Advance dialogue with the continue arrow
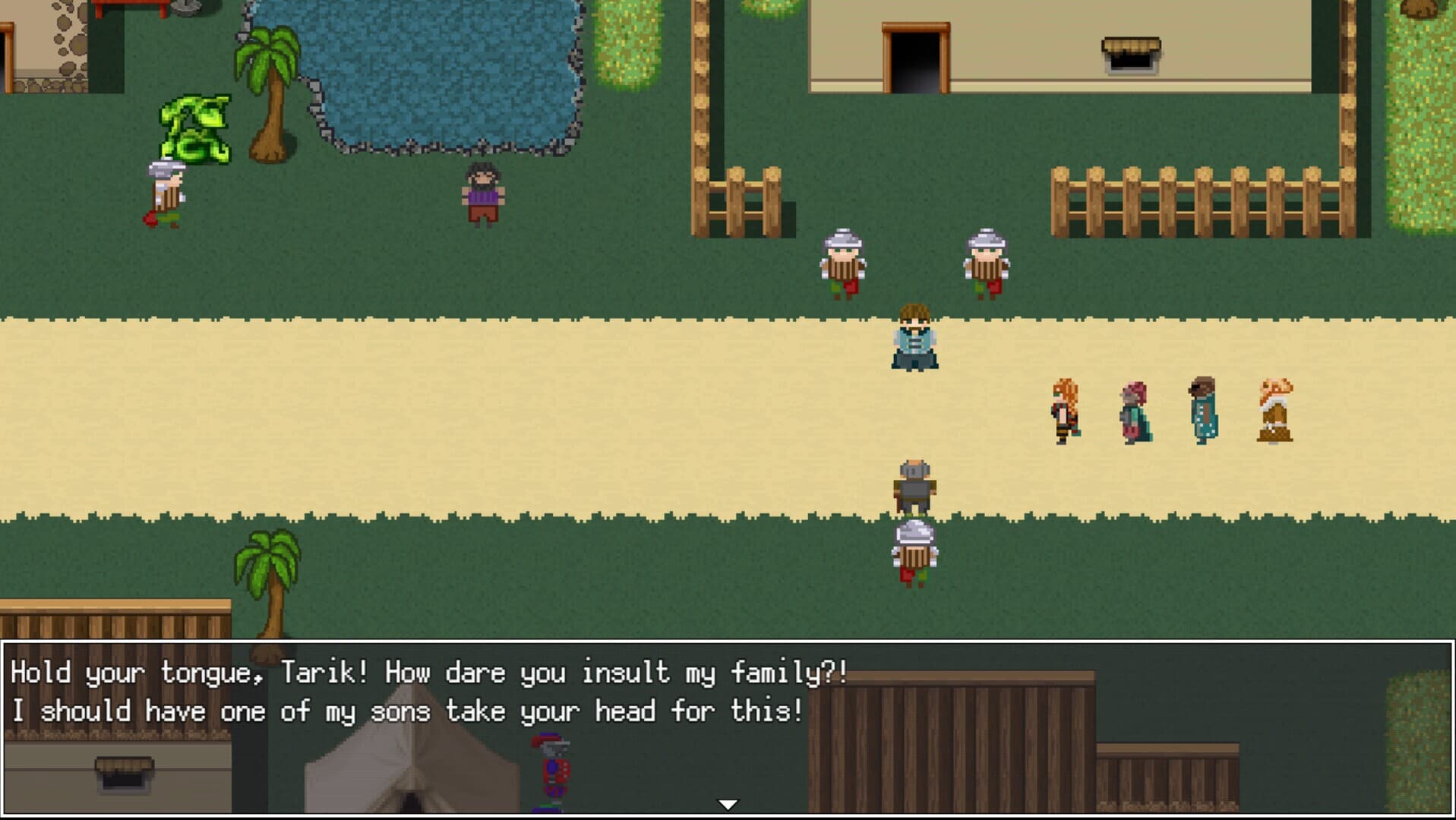The width and height of the screenshot is (1456, 820). 728,804
